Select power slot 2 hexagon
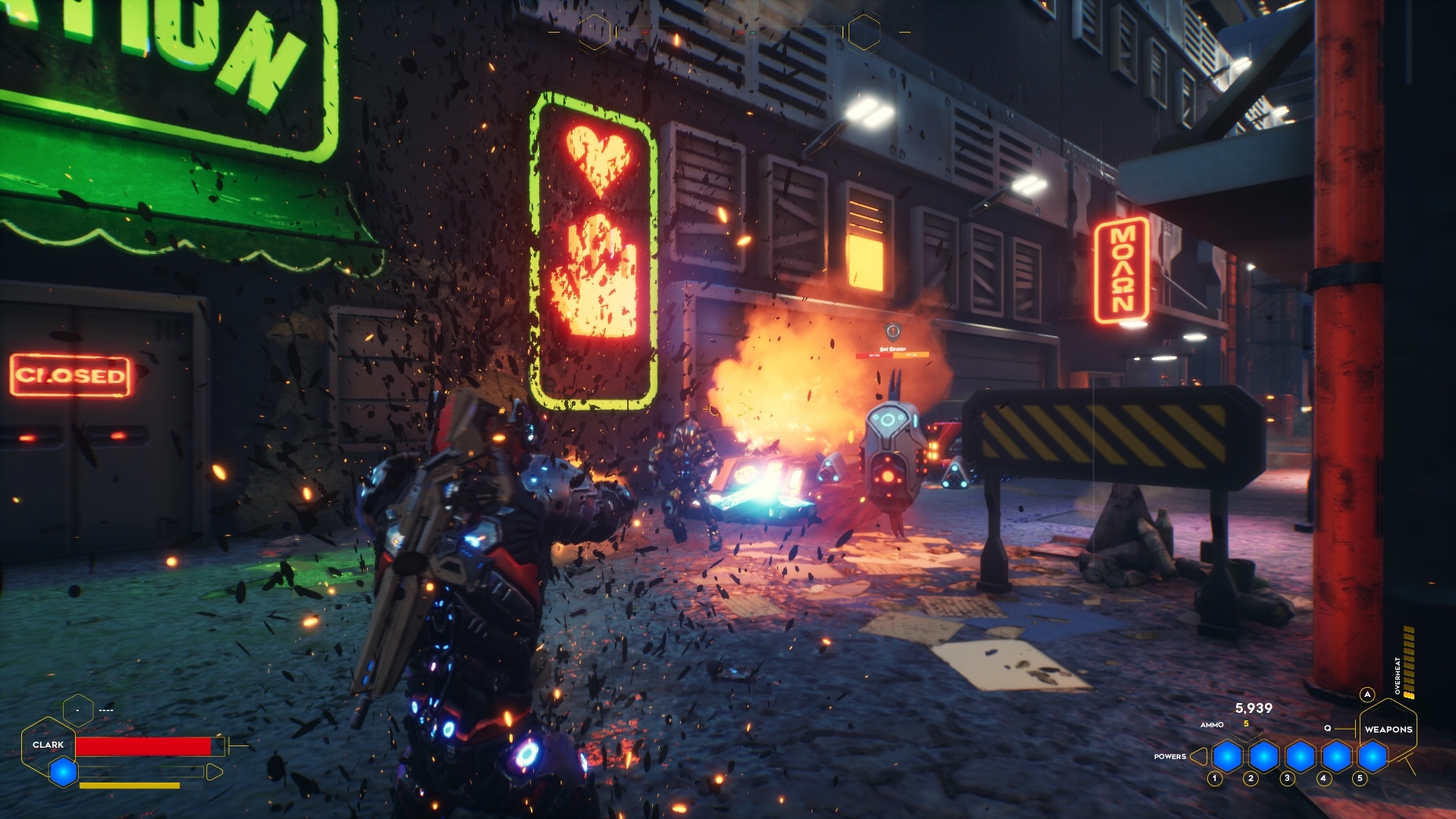The height and width of the screenshot is (819, 1456). pos(1263,757)
